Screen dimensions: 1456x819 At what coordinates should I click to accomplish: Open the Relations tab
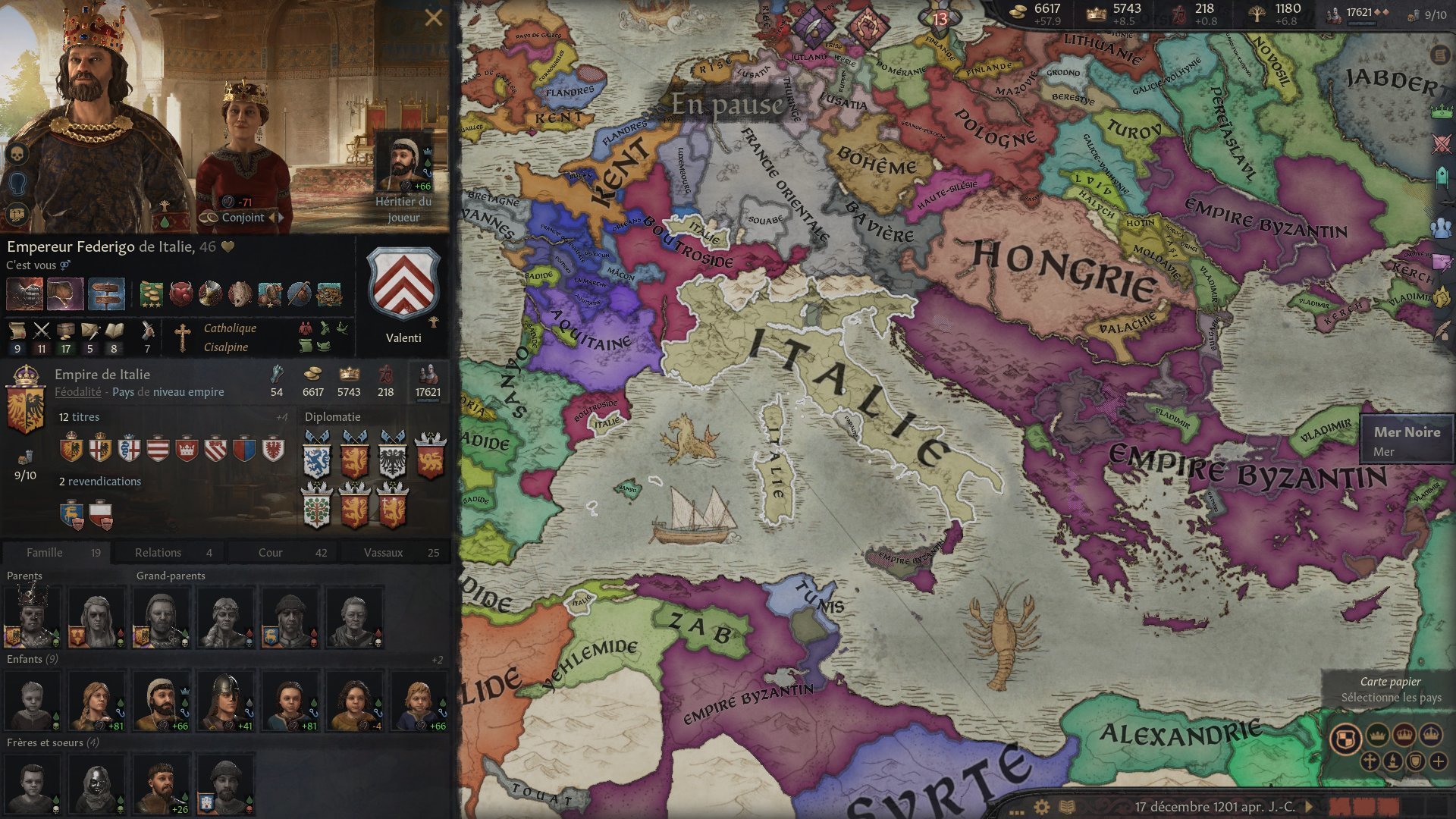tap(168, 552)
